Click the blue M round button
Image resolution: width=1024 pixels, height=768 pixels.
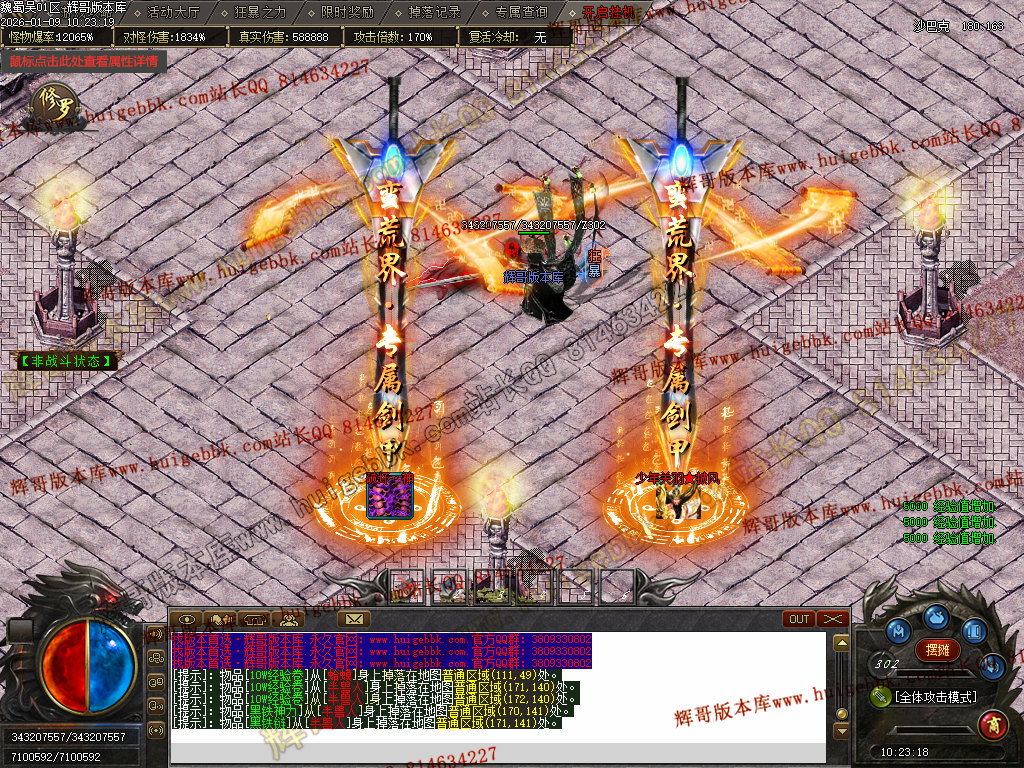tap(899, 631)
